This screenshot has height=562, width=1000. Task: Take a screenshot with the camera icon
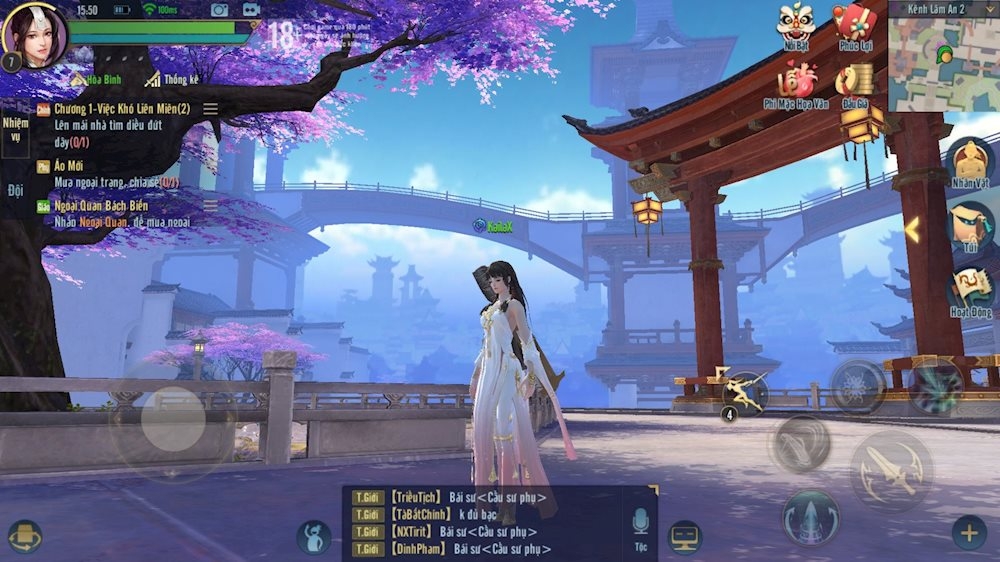(x=219, y=10)
